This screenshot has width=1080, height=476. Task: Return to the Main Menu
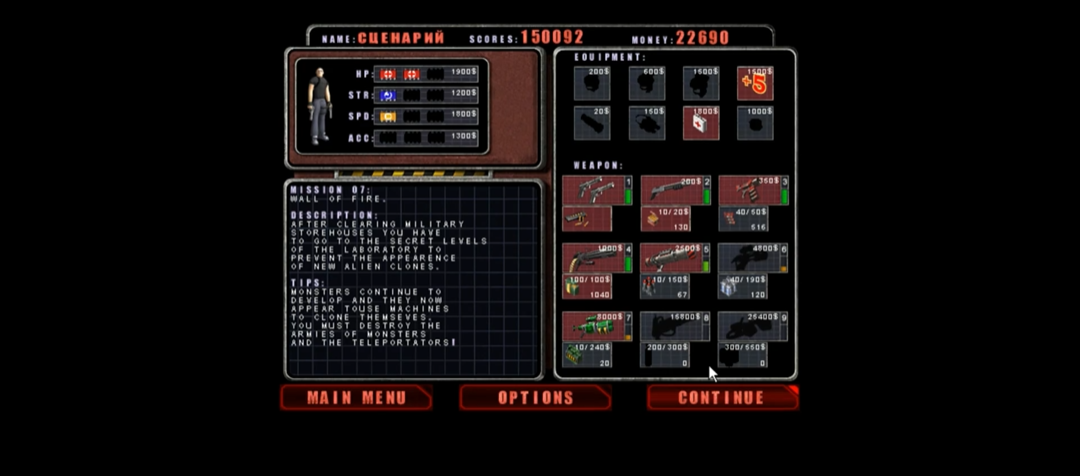(356, 398)
